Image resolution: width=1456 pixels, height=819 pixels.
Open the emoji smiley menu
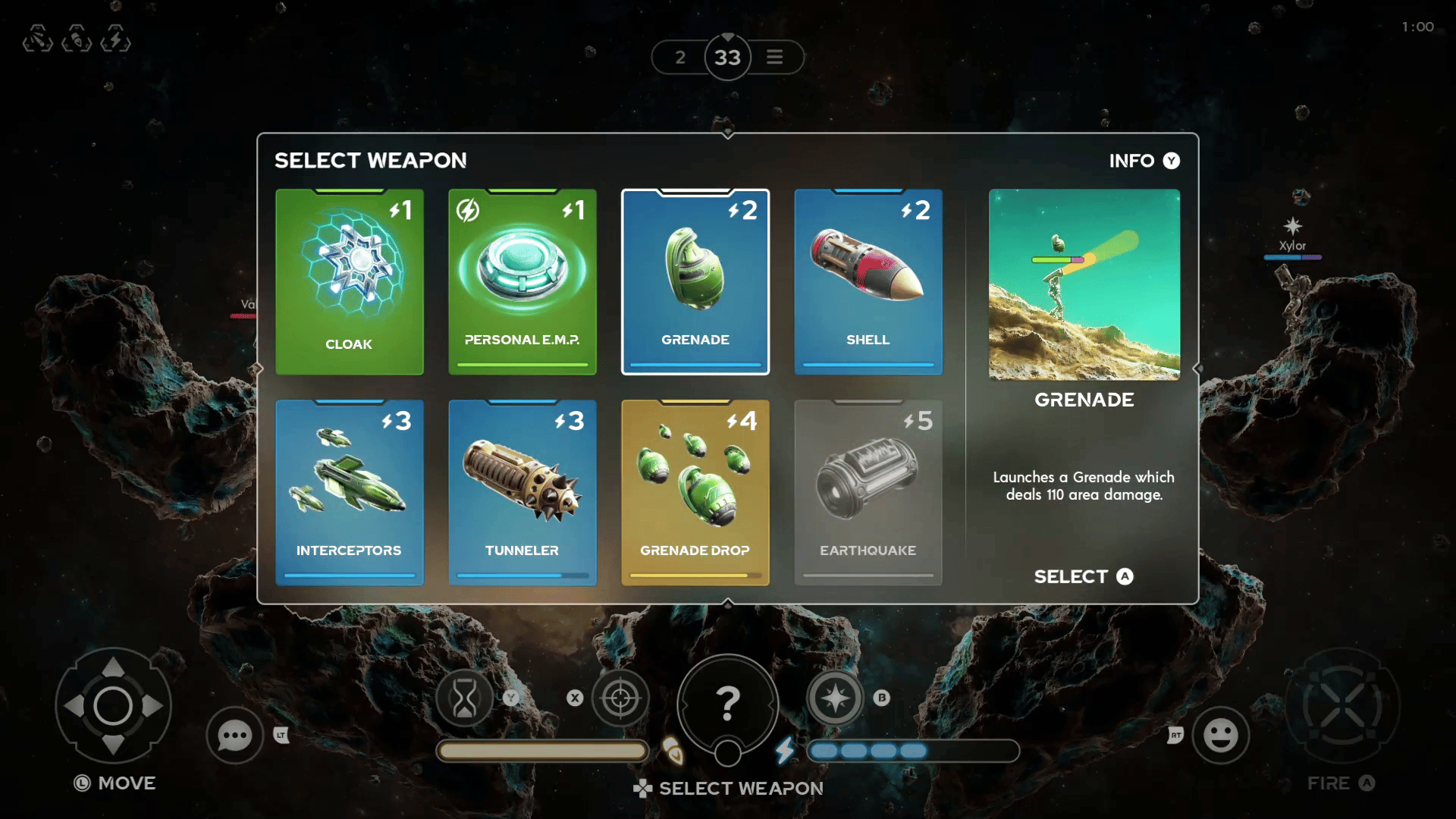coord(1220,735)
